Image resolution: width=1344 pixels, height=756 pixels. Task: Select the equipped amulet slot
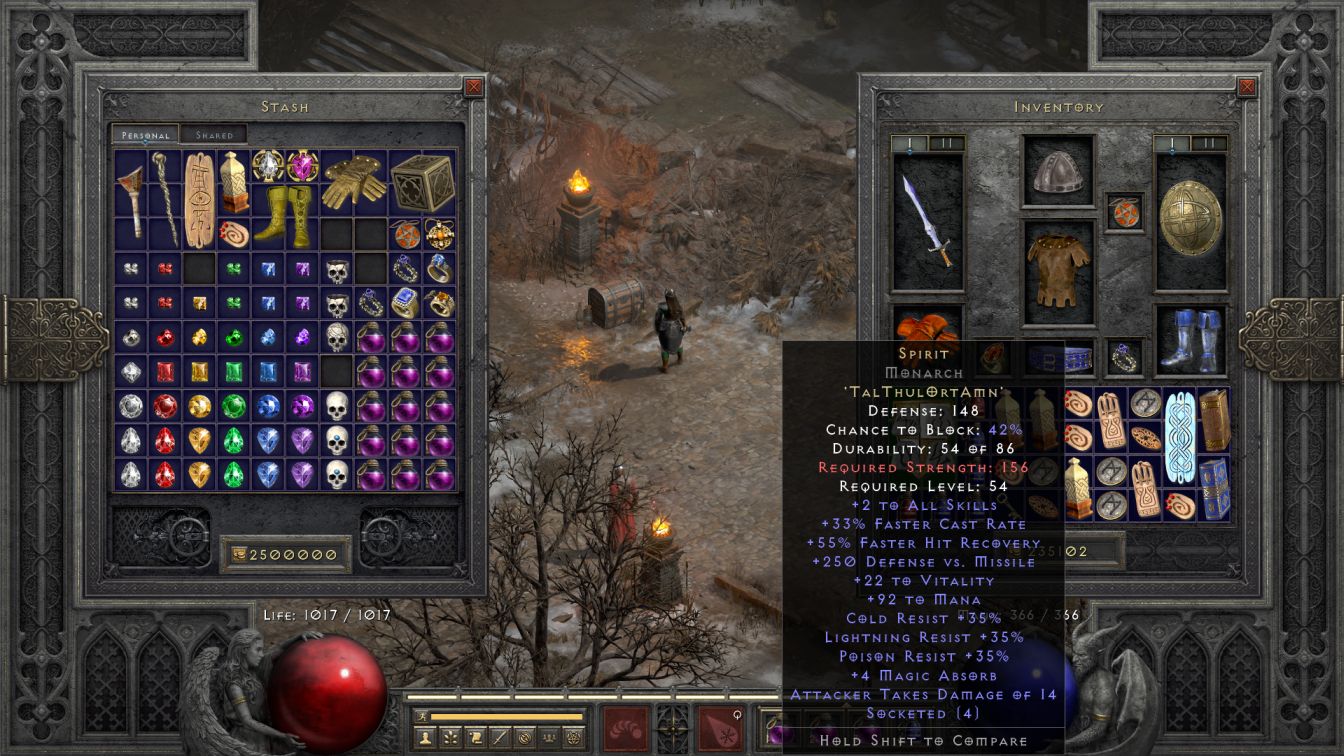click(1125, 213)
